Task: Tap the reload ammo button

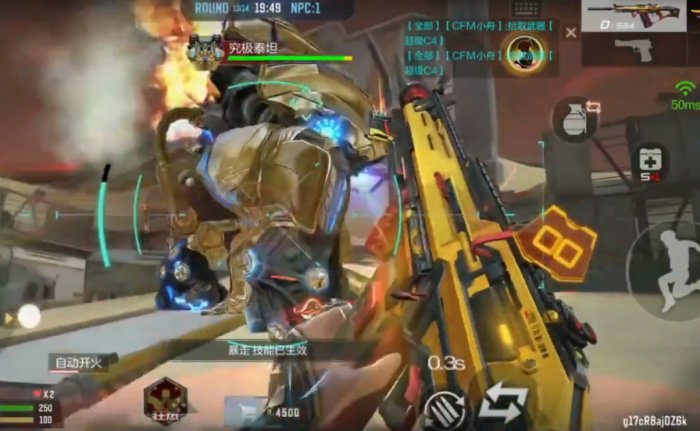Action: click(x=445, y=408)
